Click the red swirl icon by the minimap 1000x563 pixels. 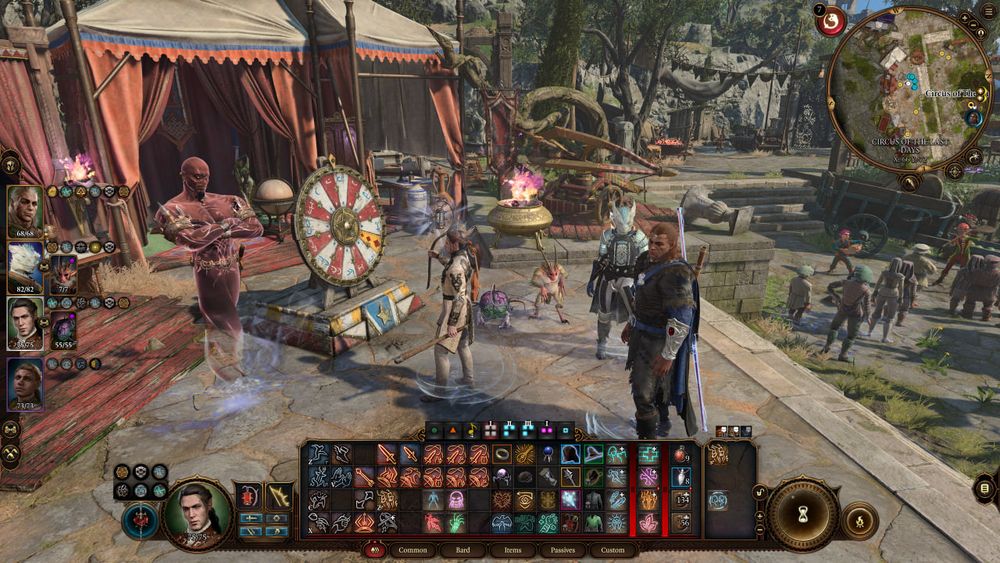[830, 21]
